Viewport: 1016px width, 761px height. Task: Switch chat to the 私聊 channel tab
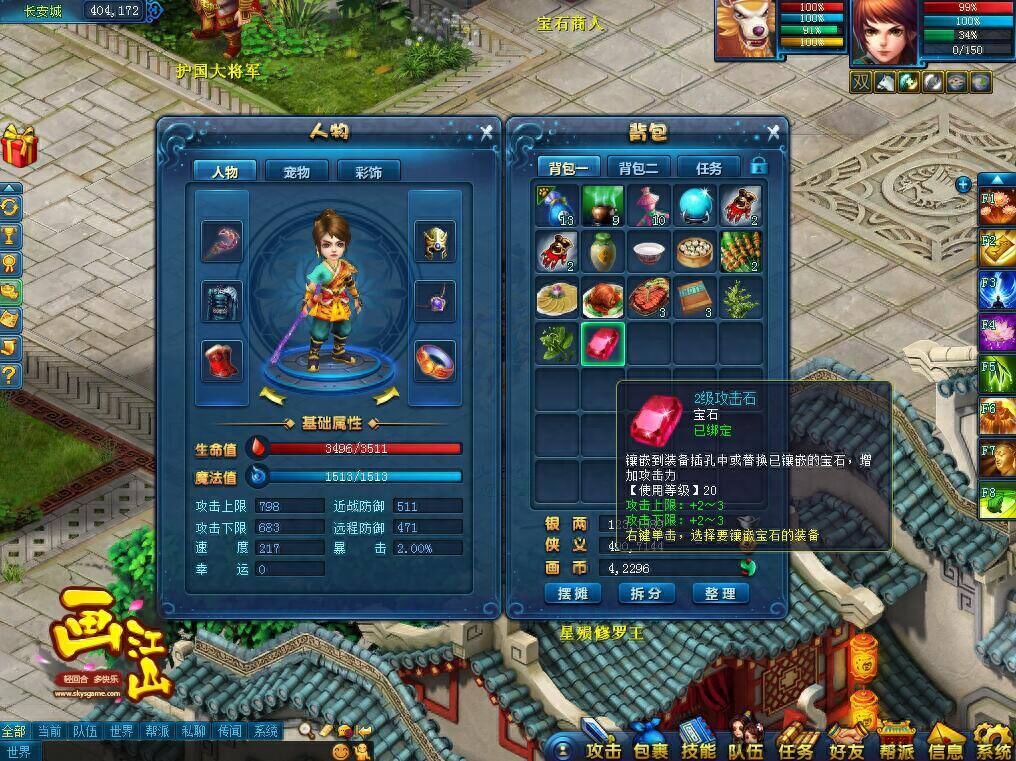click(194, 731)
